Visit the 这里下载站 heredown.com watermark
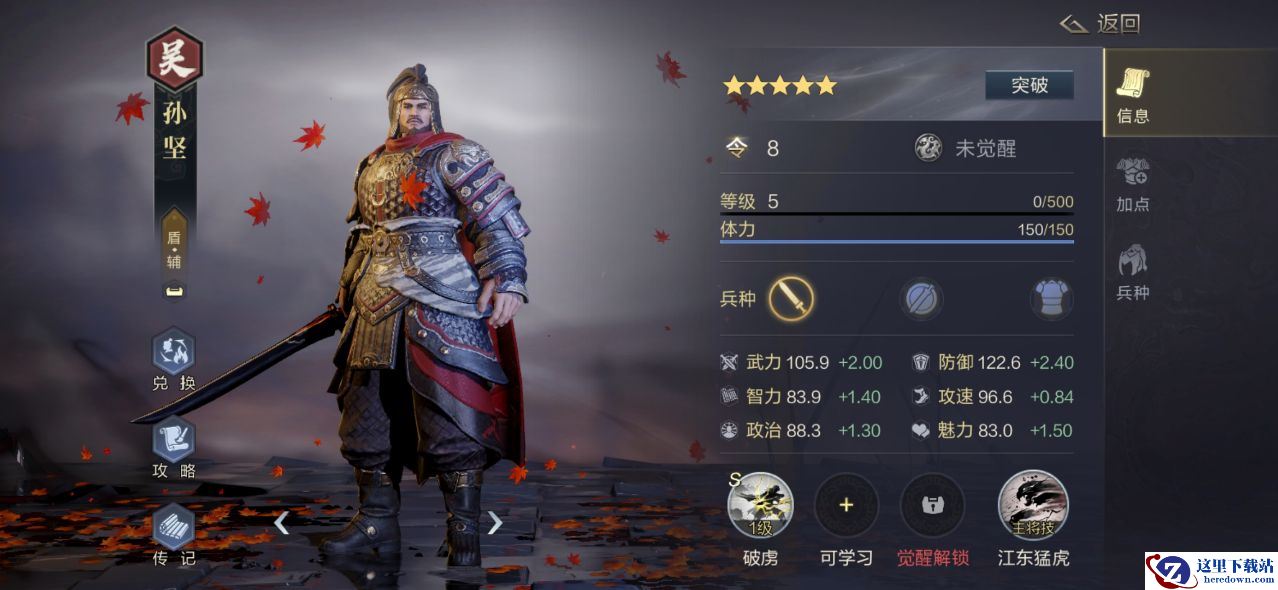This screenshot has width=1278, height=590. 1211,571
